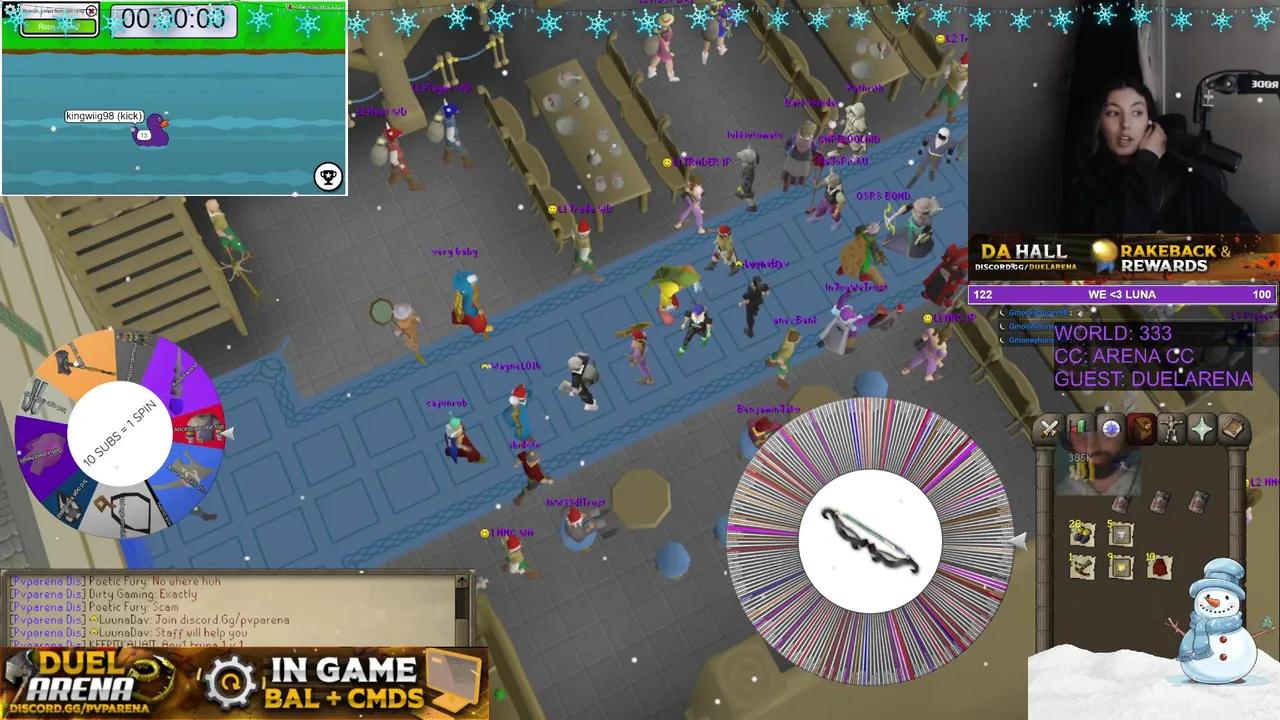The width and height of the screenshot is (1280, 720).
Task: Click the purple duck kingwiig98
Action: (150, 131)
